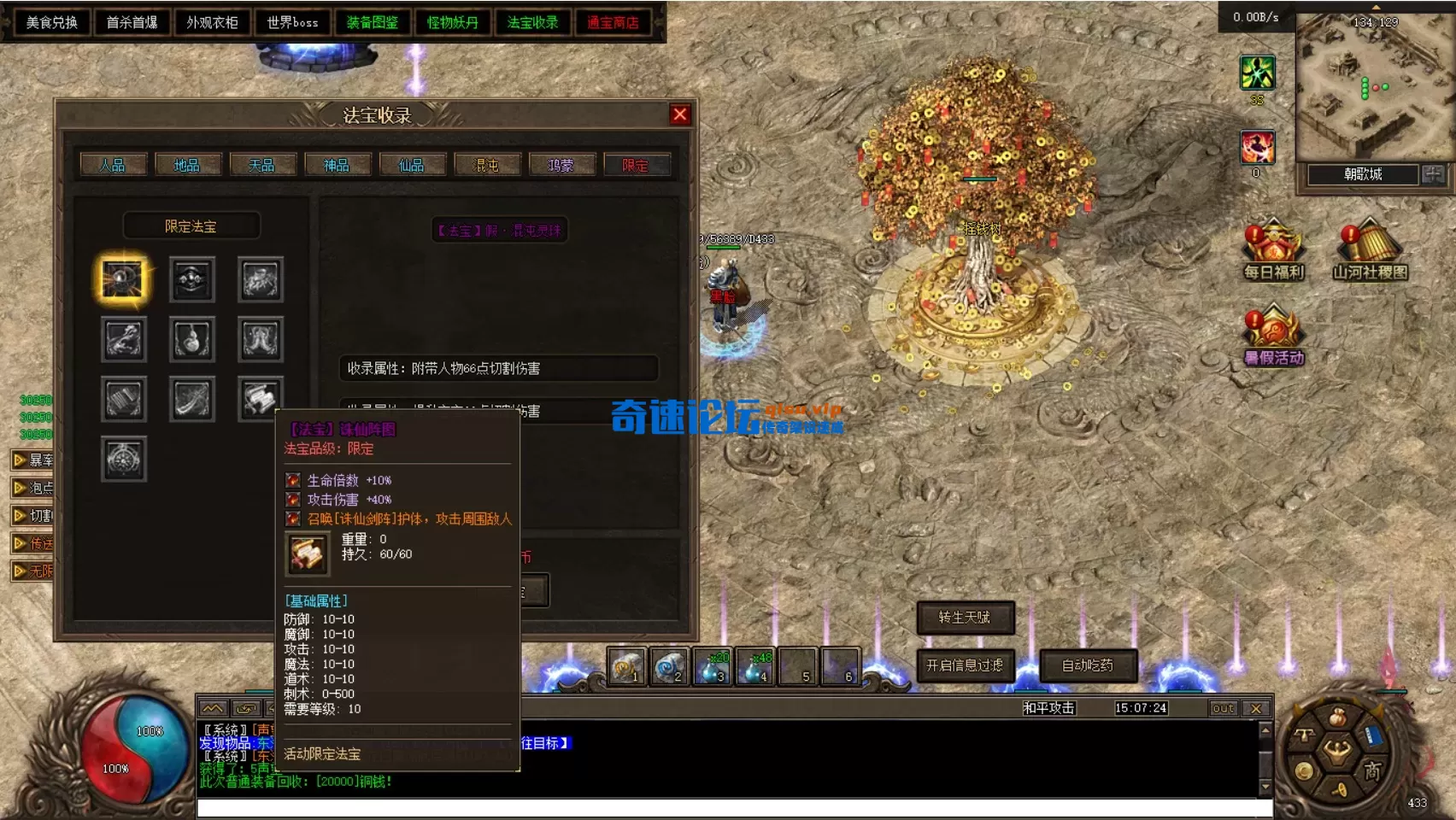Image resolution: width=1456 pixels, height=820 pixels.
Task: Open the 通宝商店 shop from top menu
Action: coord(613,22)
